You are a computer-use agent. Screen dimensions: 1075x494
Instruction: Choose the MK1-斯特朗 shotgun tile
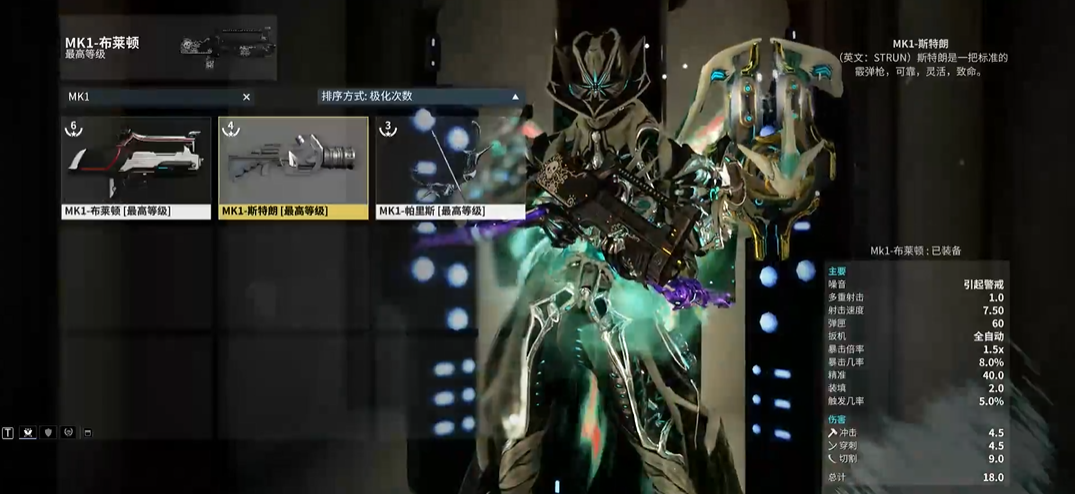[x=293, y=167]
